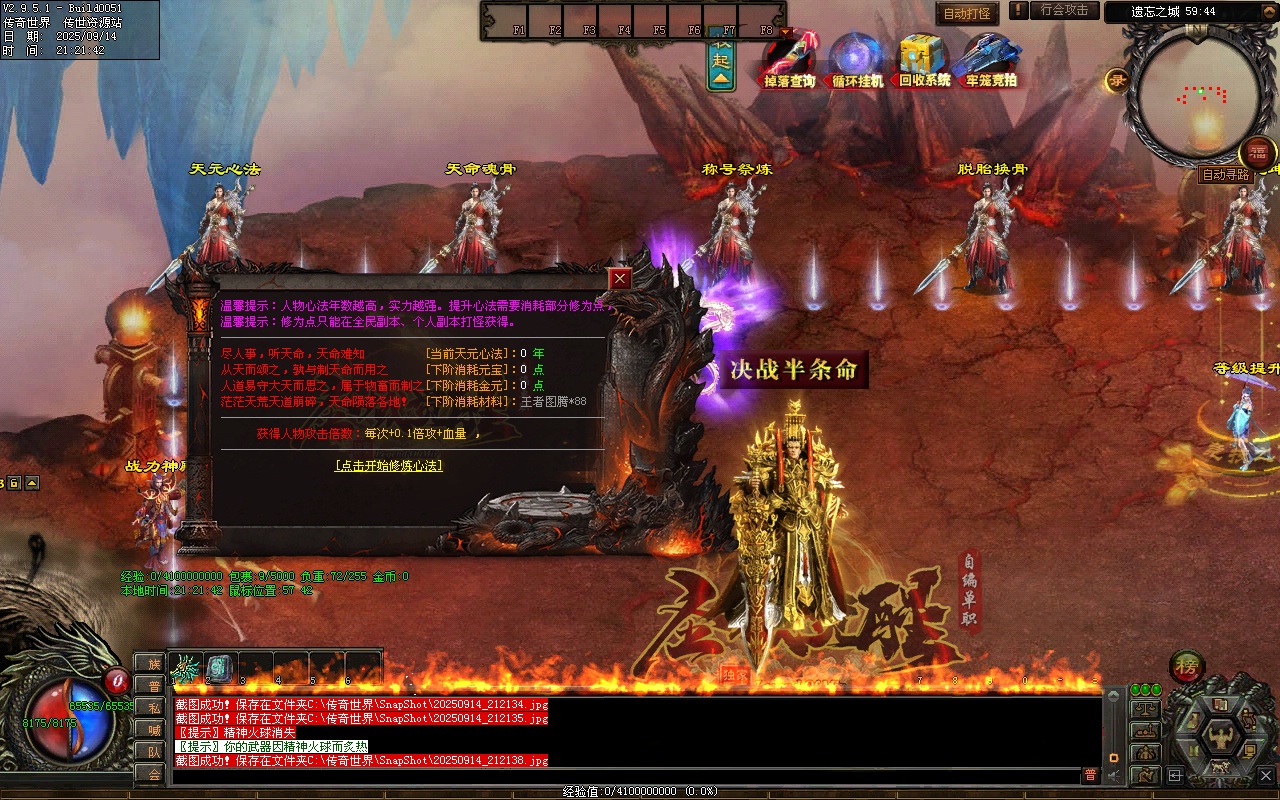Click the X button beside the hexagon menu
1280x800 pixels.
point(1266,775)
